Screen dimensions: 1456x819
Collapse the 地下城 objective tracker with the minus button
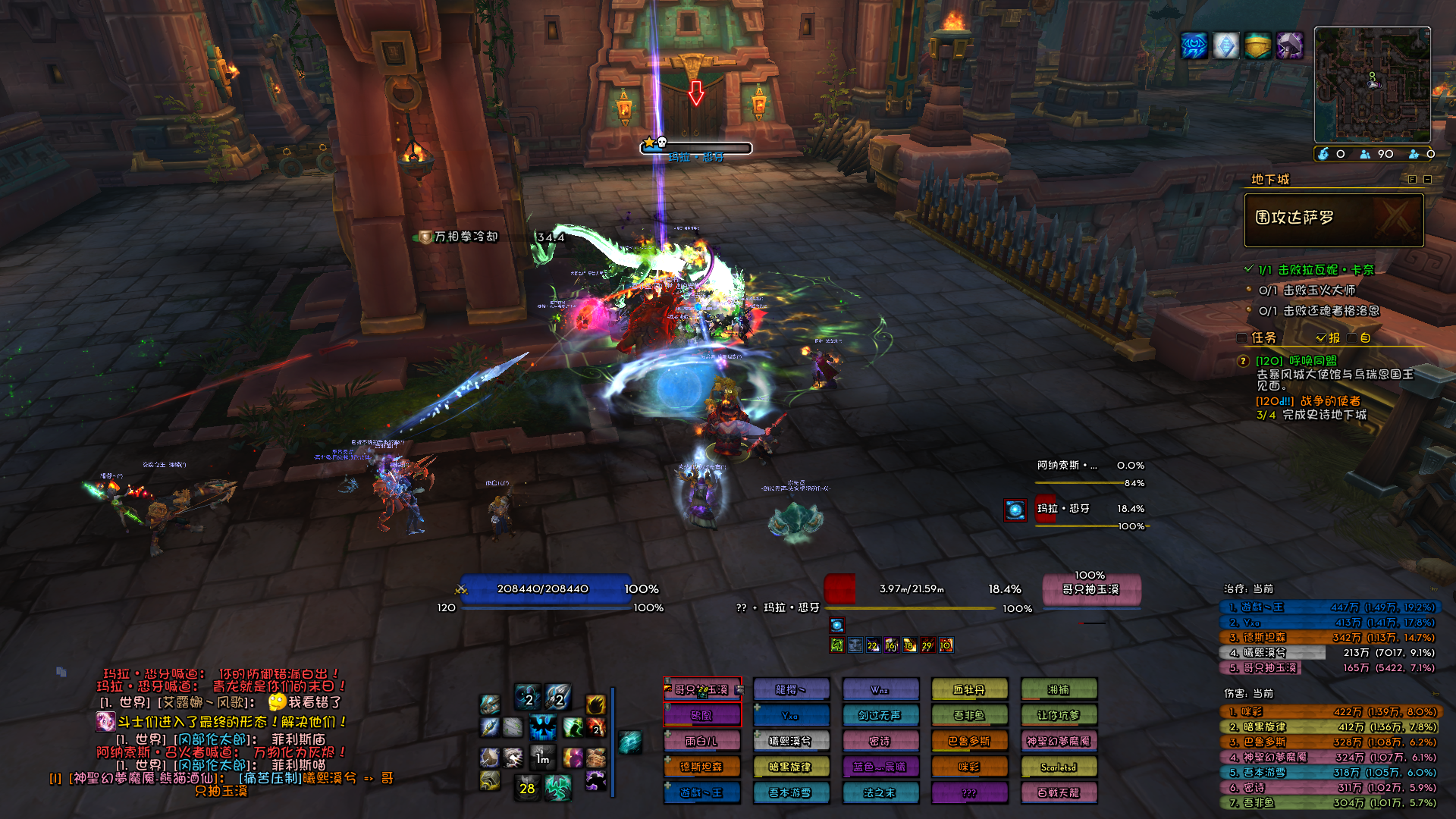1427,180
